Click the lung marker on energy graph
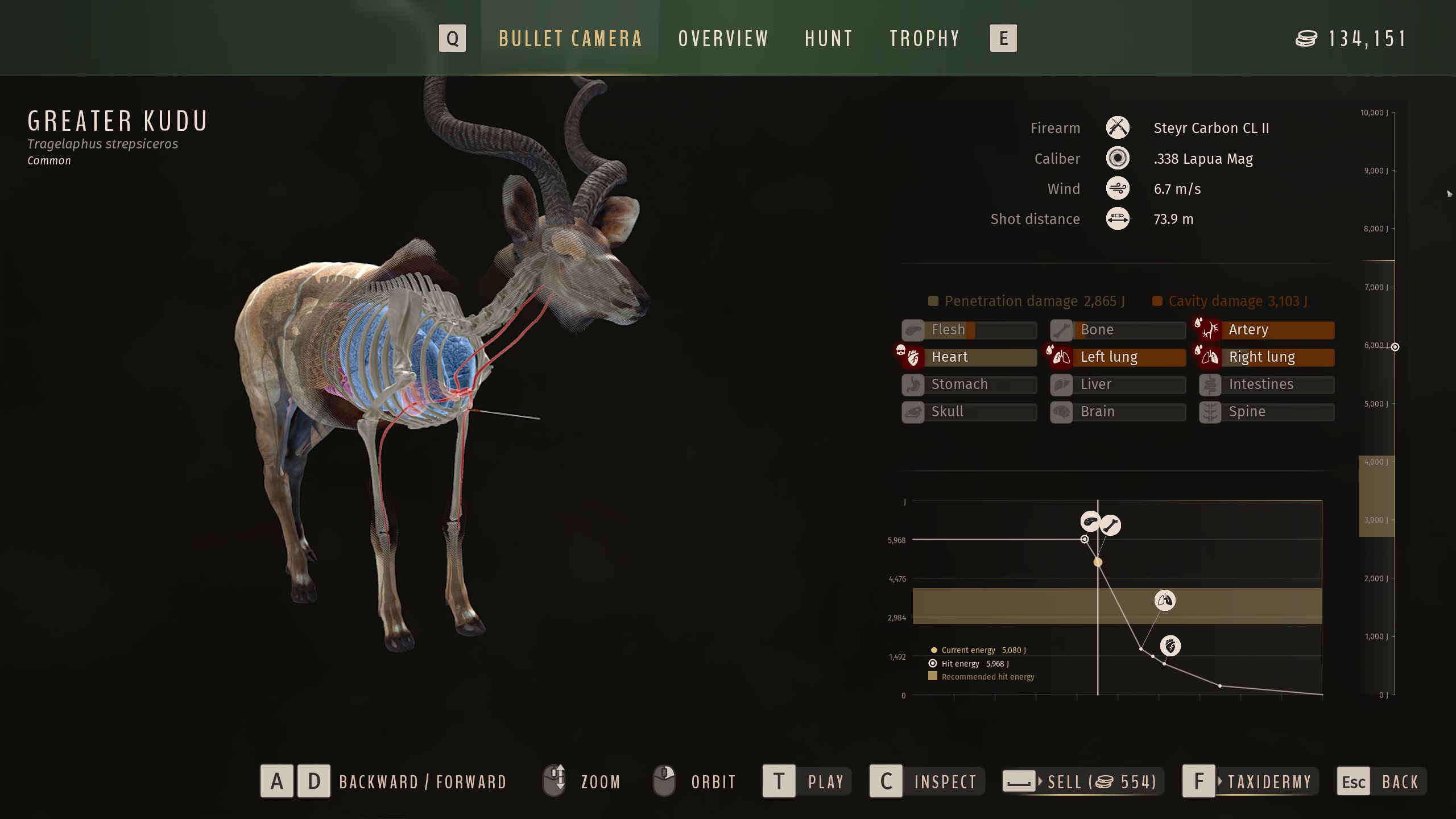 (x=1165, y=601)
